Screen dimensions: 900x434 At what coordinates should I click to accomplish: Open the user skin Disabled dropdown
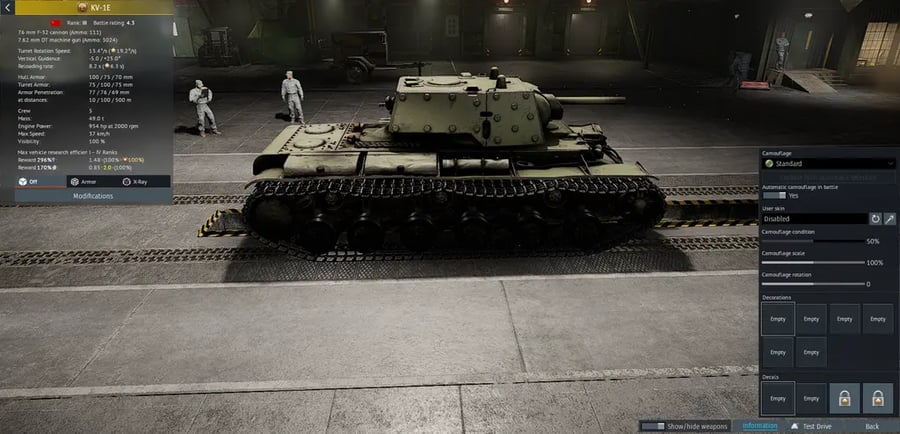pyautogui.click(x=811, y=218)
